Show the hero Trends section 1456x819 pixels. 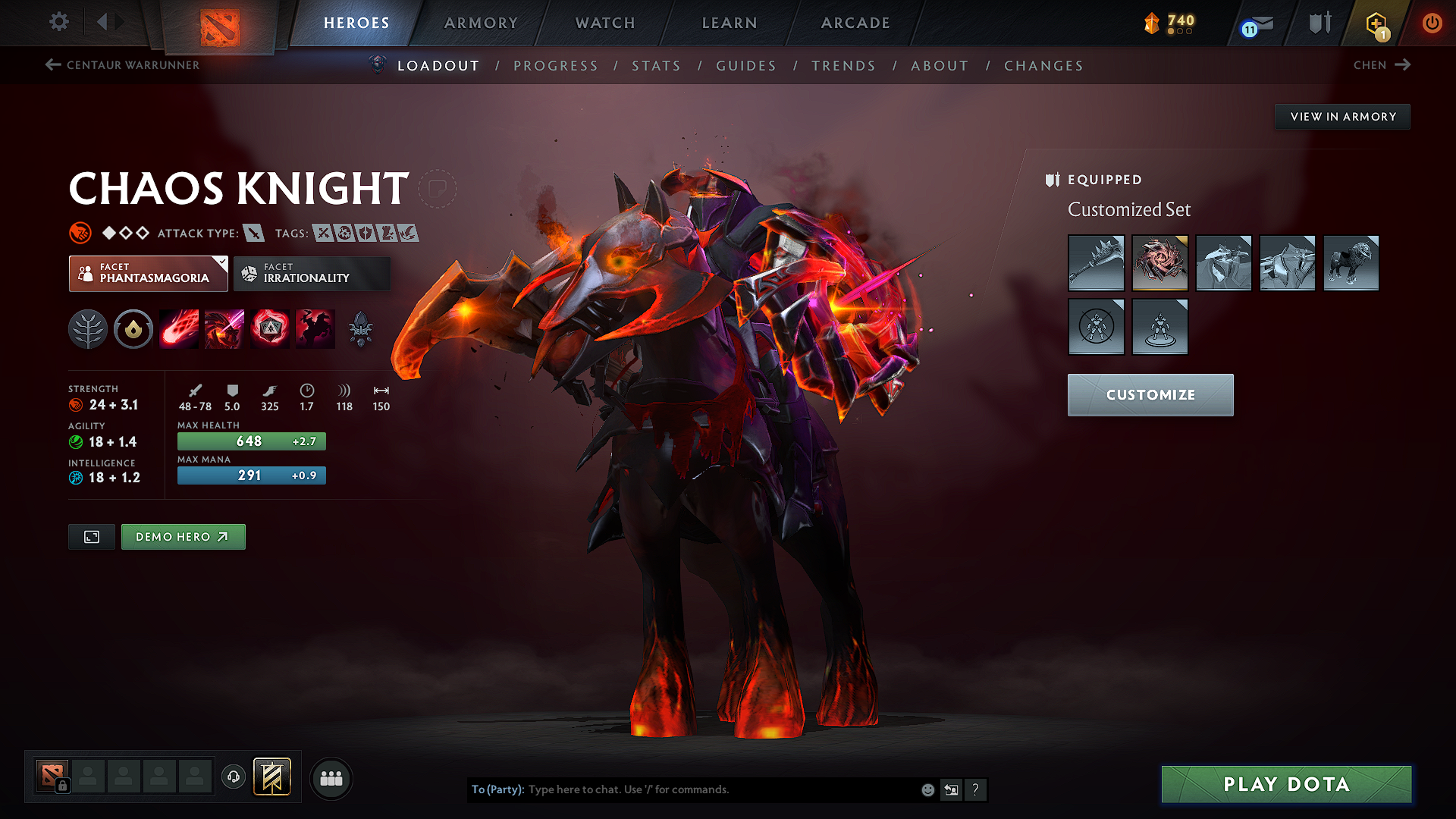tap(843, 66)
